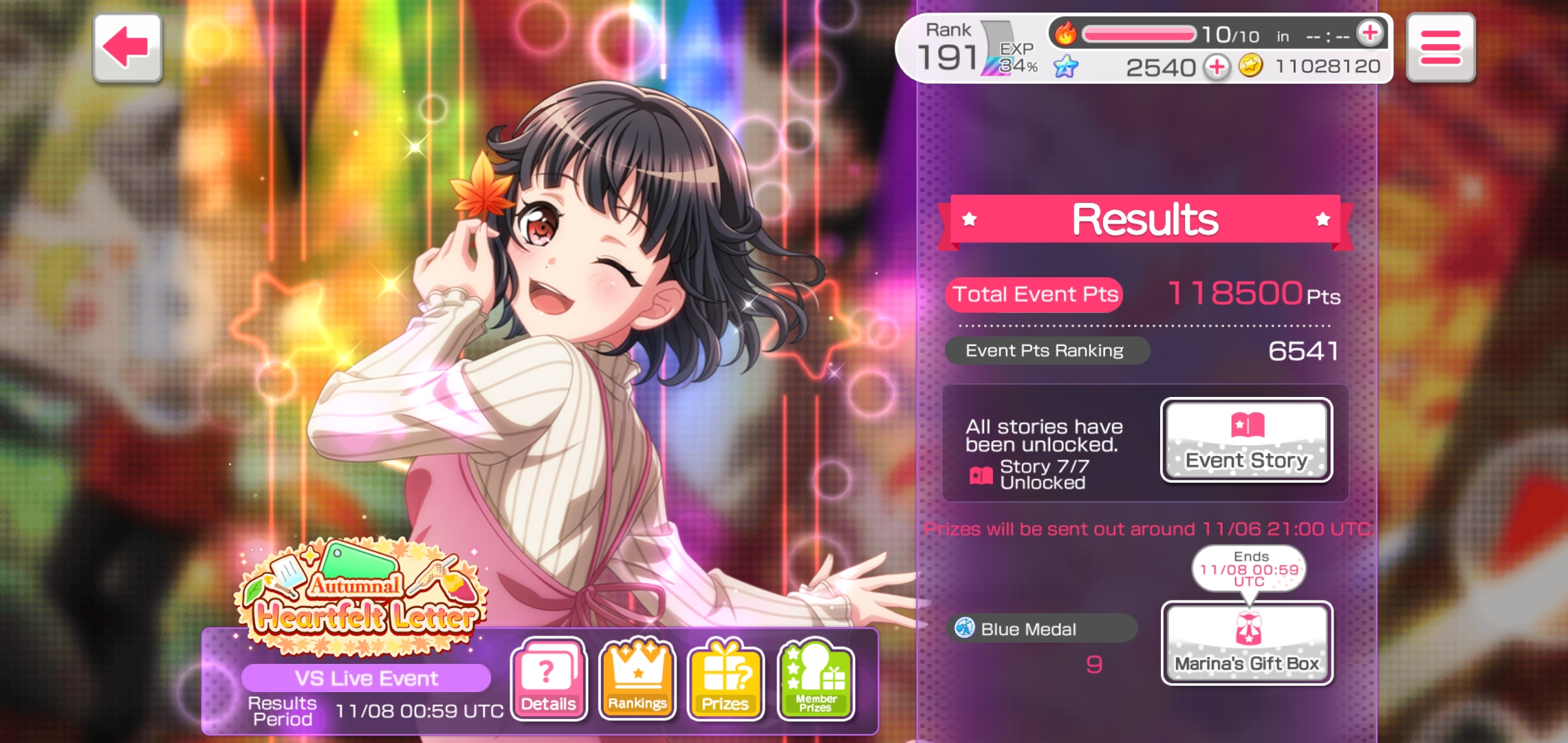View the event Rankings
The width and height of the screenshot is (1568, 743).
click(x=637, y=679)
